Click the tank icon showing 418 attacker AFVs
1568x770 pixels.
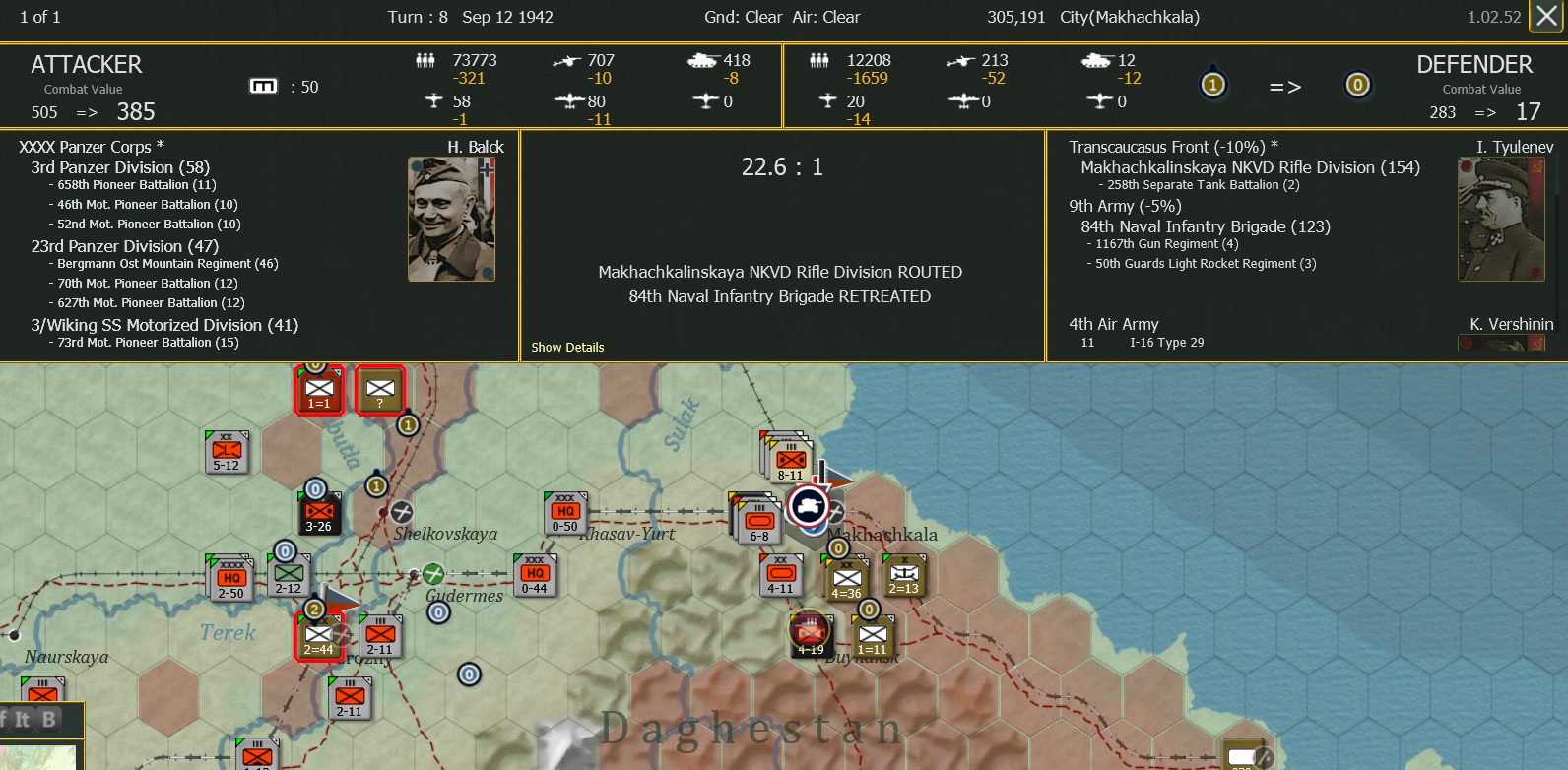point(701,59)
